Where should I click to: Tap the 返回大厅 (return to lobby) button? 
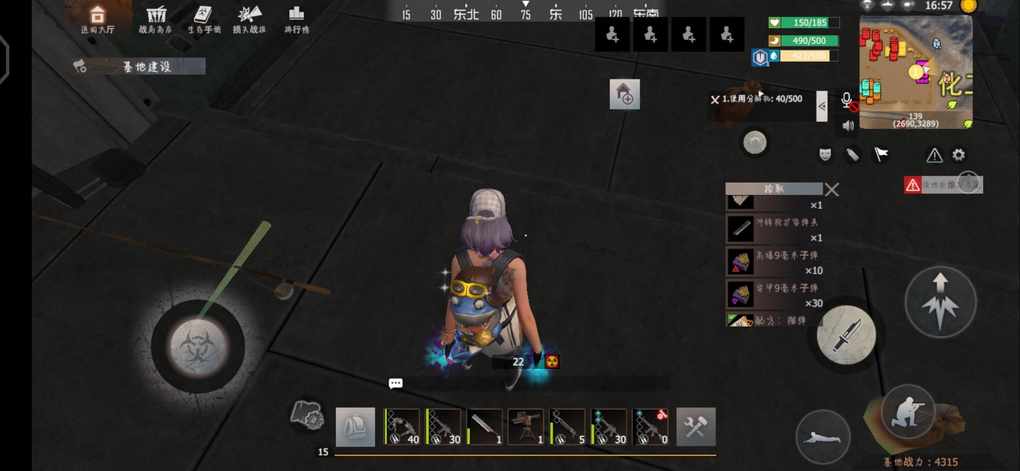pyautogui.click(x=97, y=18)
